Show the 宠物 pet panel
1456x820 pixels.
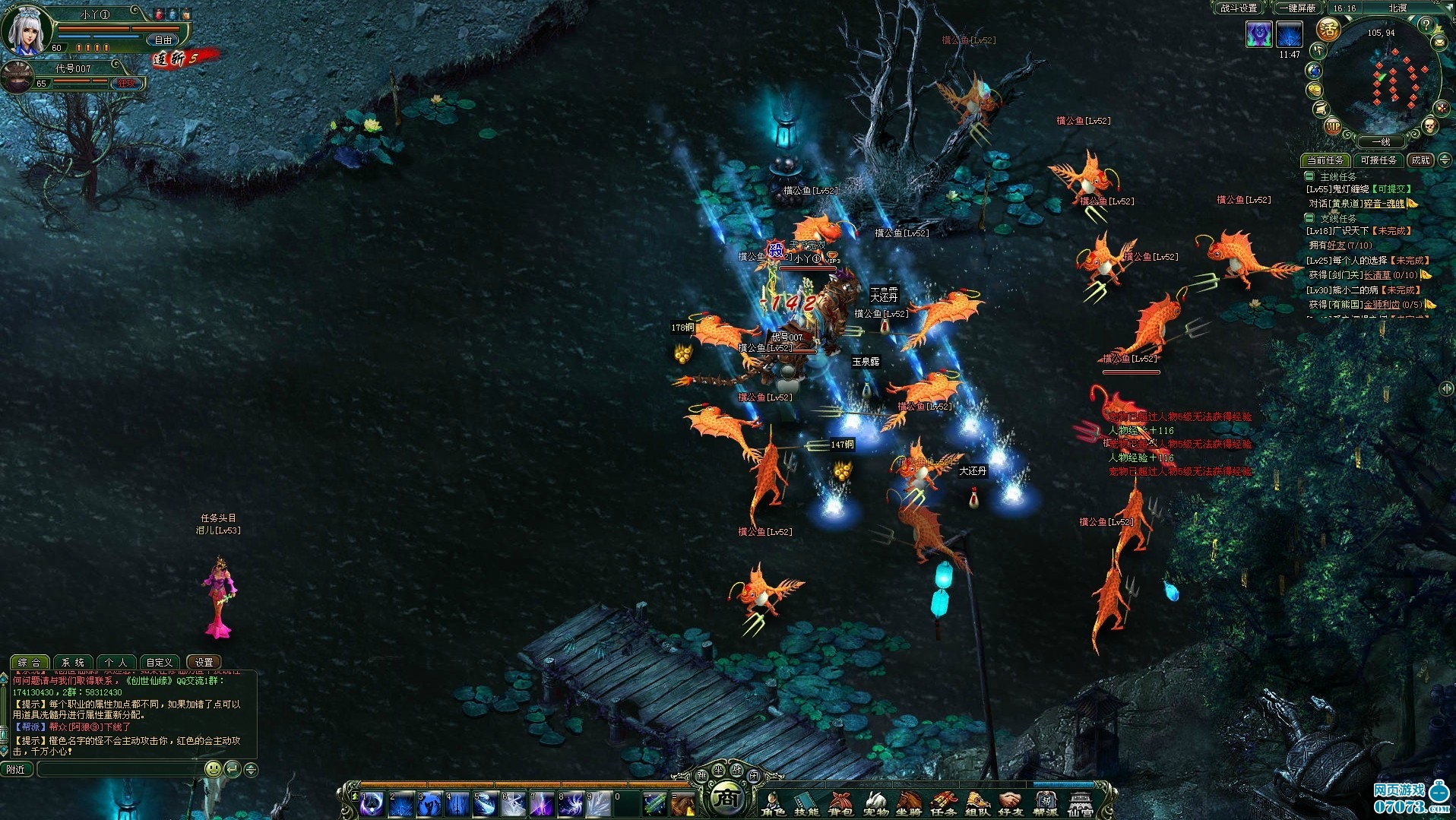pyautogui.click(x=875, y=803)
